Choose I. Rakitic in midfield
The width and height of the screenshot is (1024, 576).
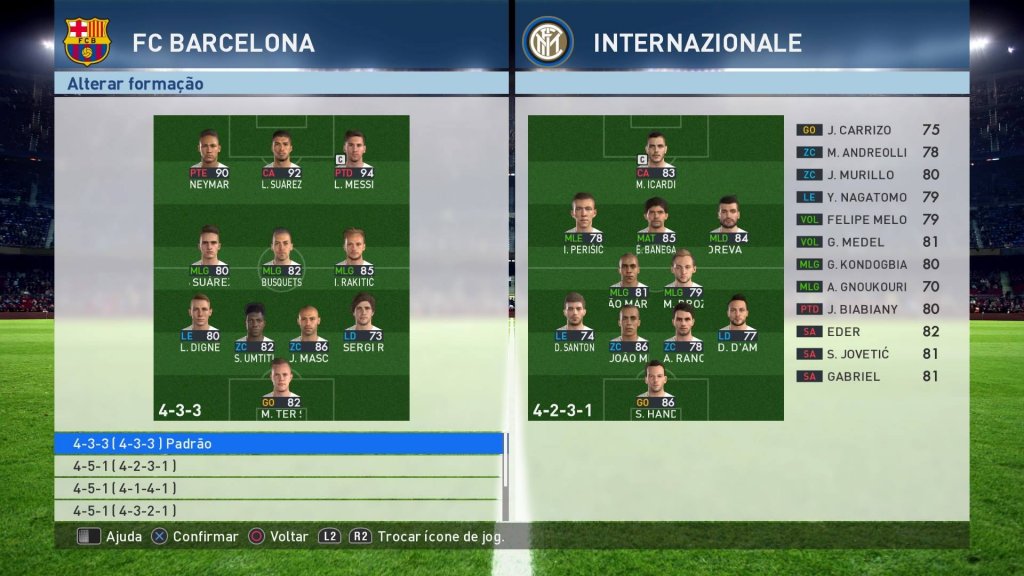[352, 256]
